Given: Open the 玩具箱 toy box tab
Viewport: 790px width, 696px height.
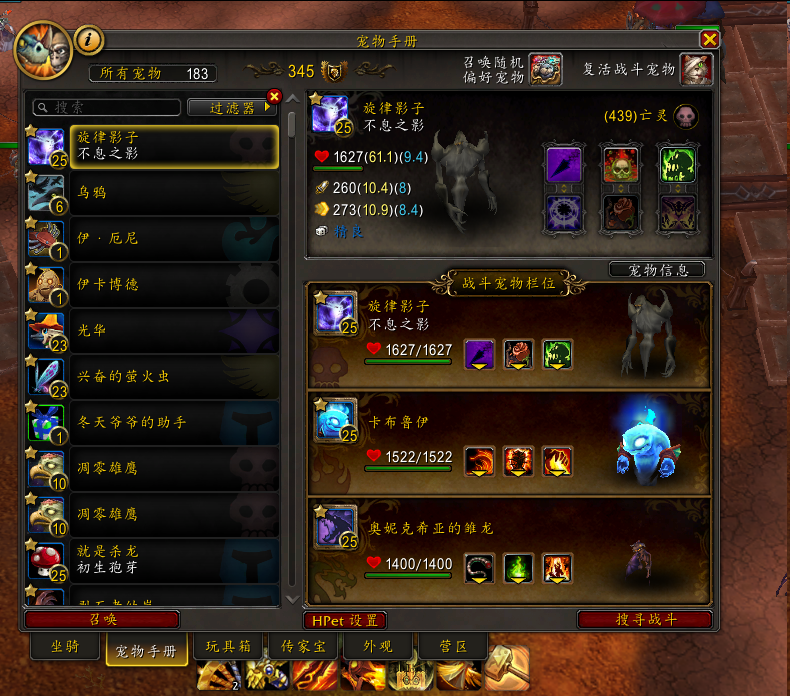Looking at the screenshot, I should 228,646.
